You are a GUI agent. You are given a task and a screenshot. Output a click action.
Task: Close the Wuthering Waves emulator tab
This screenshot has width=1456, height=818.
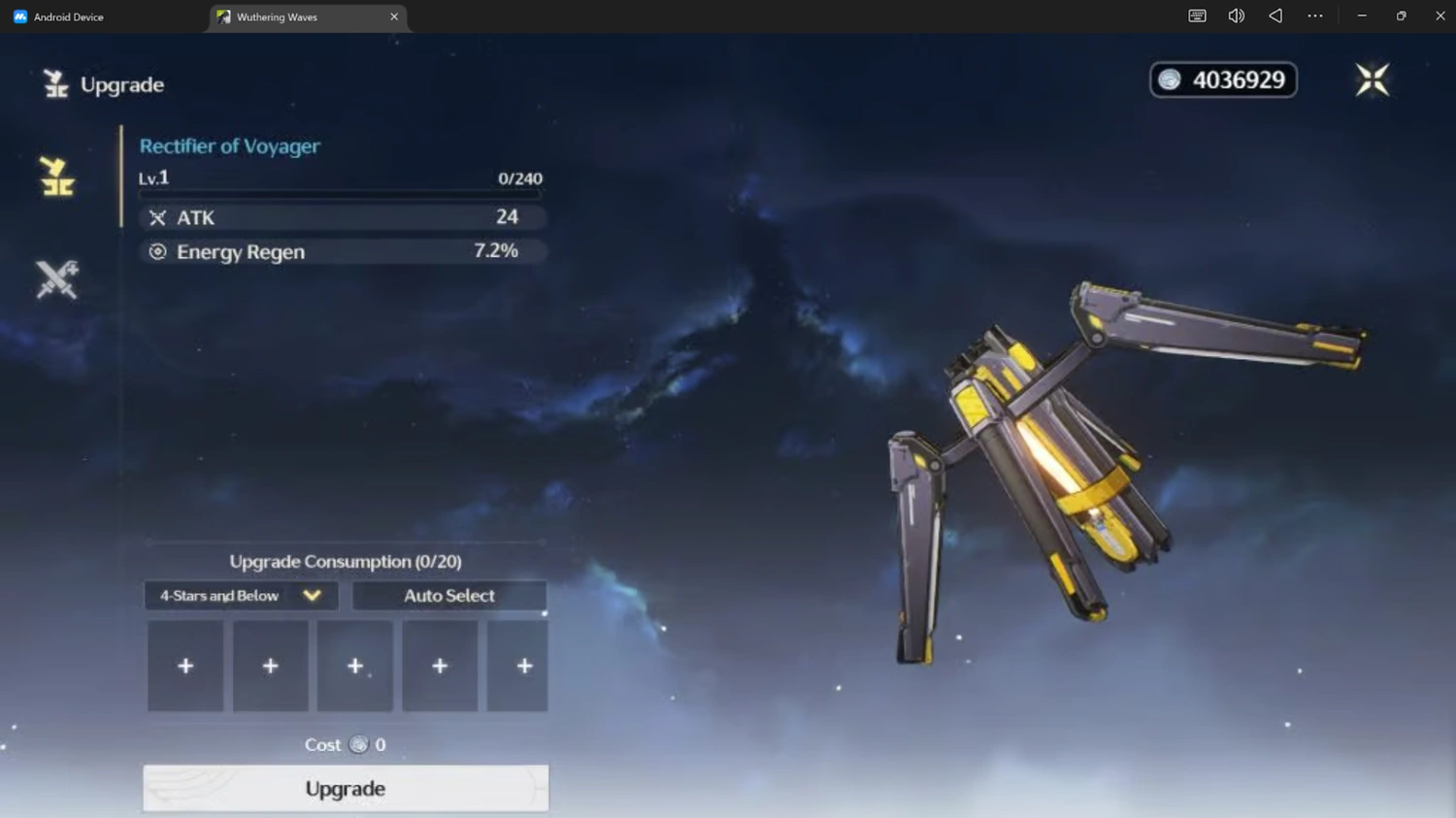[x=394, y=16]
